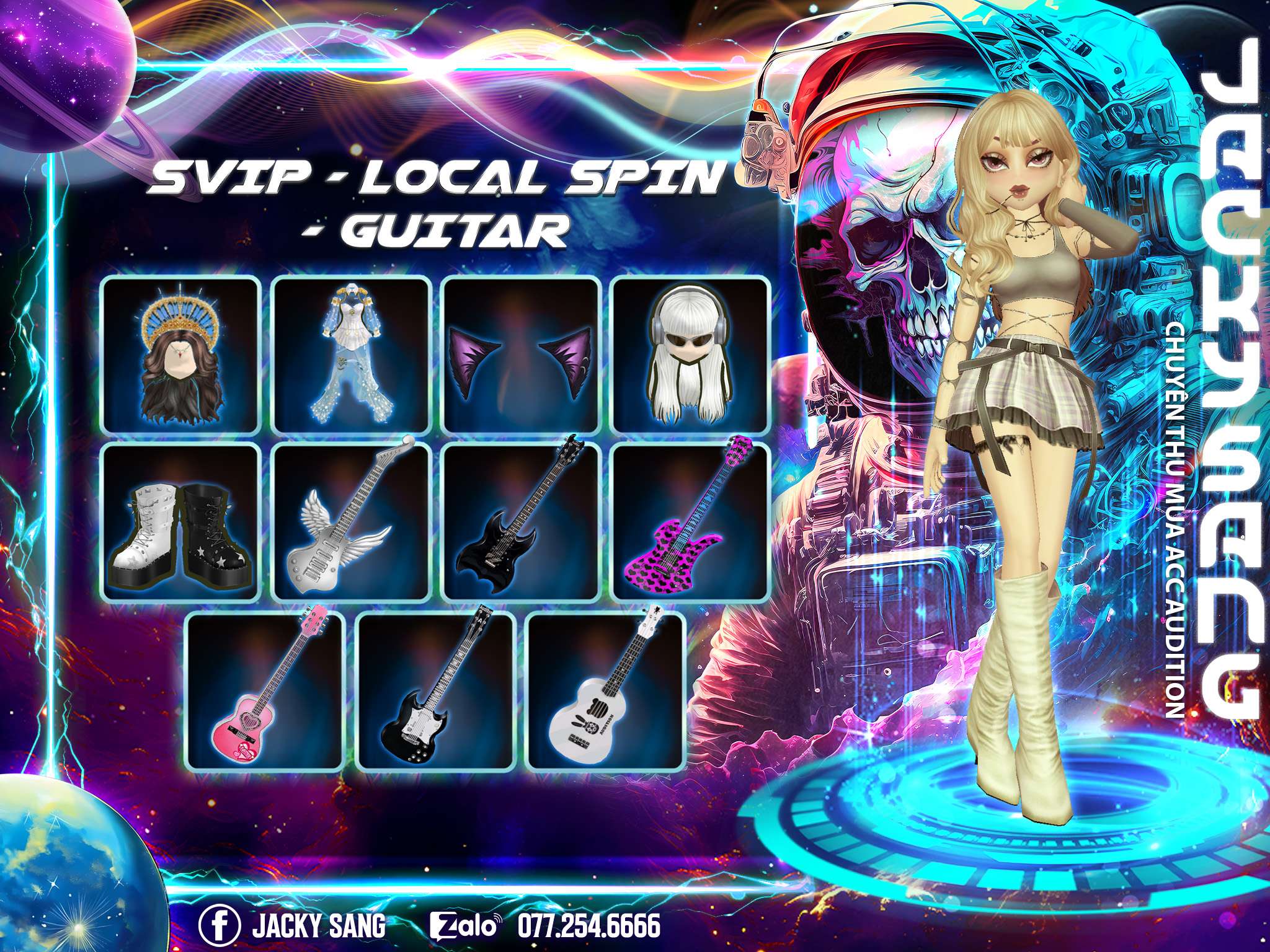Select the pink leopard print guitar

(x=691, y=521)
